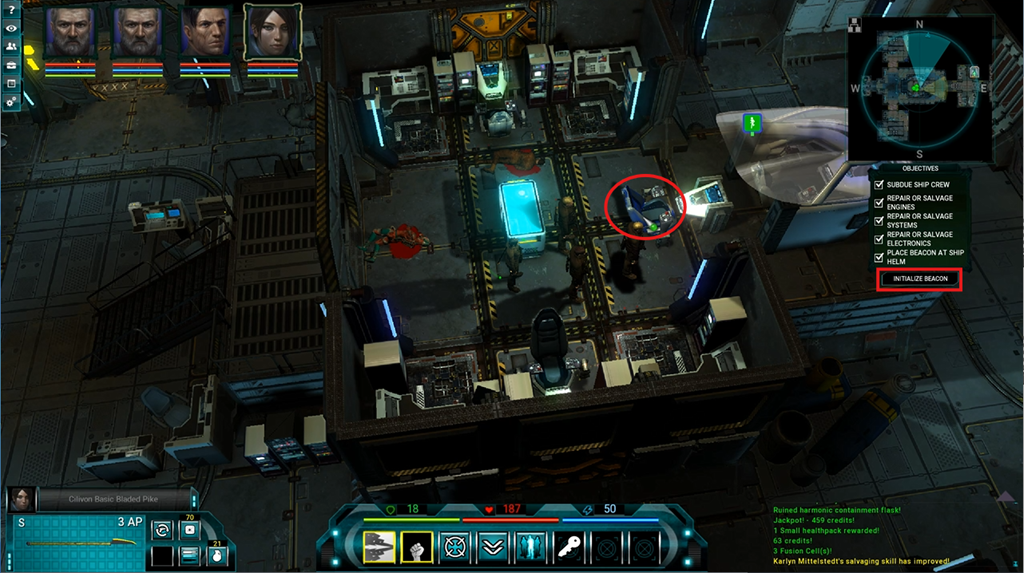Select the dark-haired woman's squad portrait
The width and height of the screenshot is (1024, 573).
click(272, 33)
